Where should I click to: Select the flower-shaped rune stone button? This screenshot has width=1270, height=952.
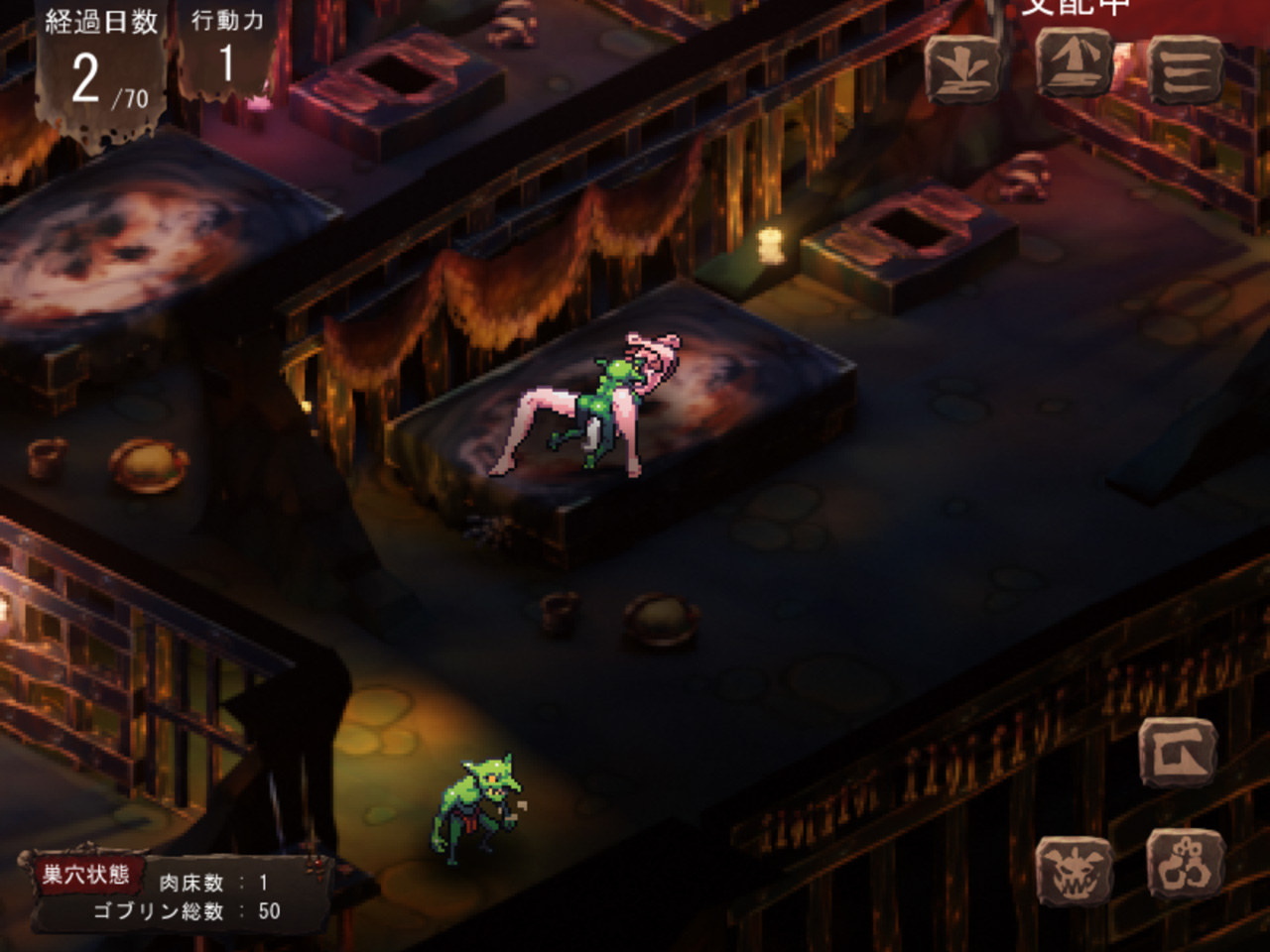click(1186, 865)
